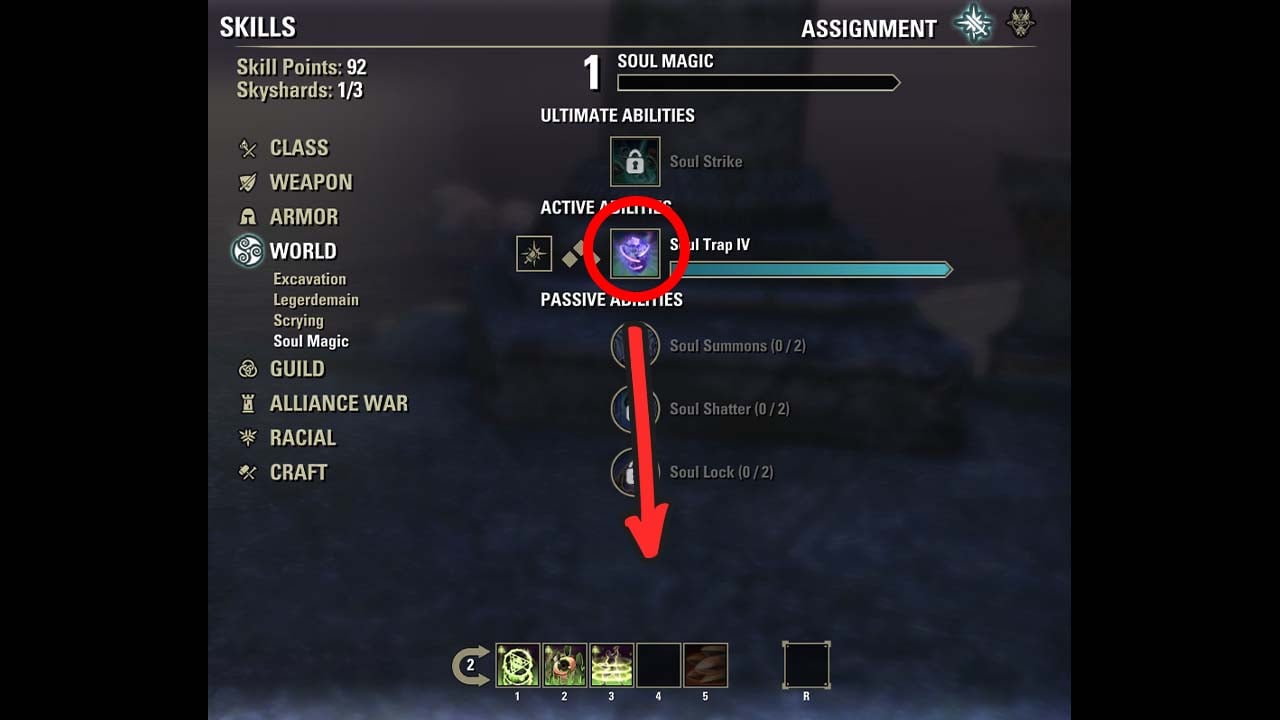Choose the Soul Shatter passive ability
Viewport: 1280px width, 720px height.
(x=636, y=409)
